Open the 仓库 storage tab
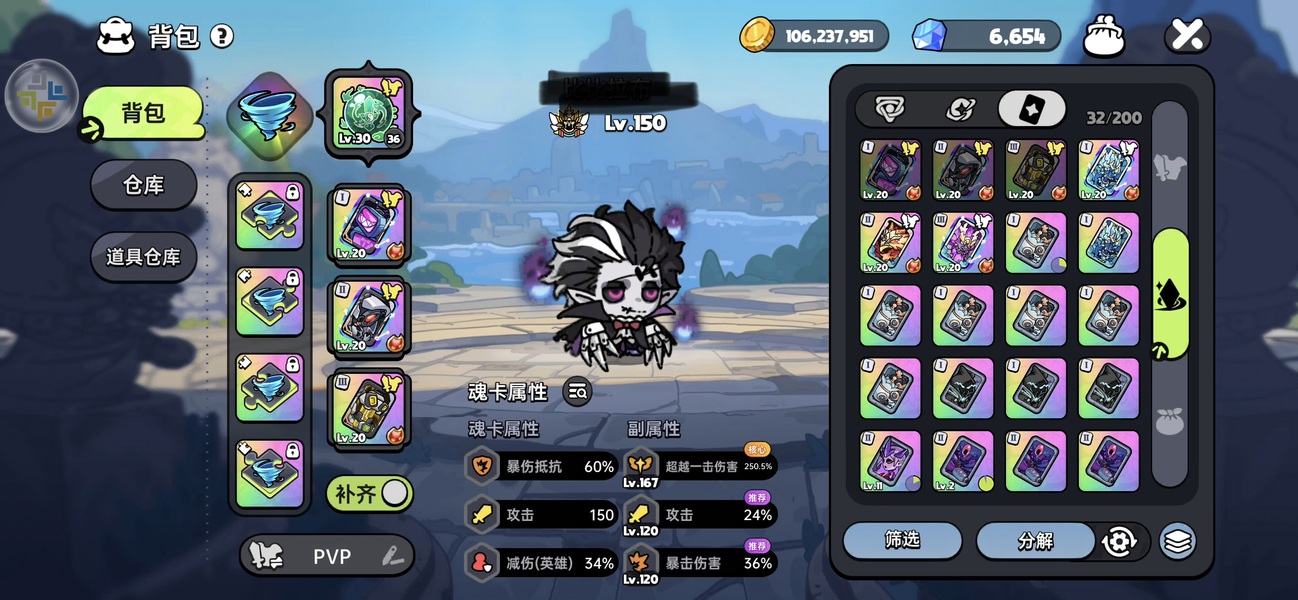 coord(143,185)
